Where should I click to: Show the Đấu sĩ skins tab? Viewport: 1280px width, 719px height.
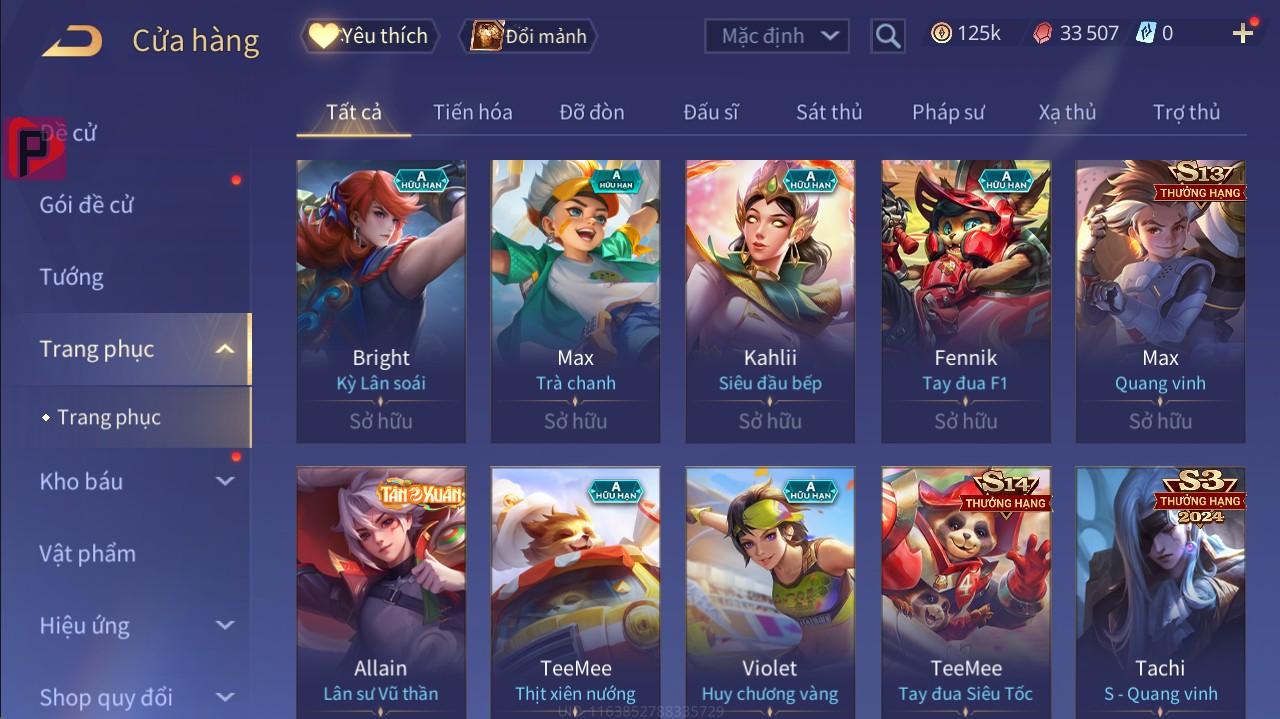click(711, 112)
